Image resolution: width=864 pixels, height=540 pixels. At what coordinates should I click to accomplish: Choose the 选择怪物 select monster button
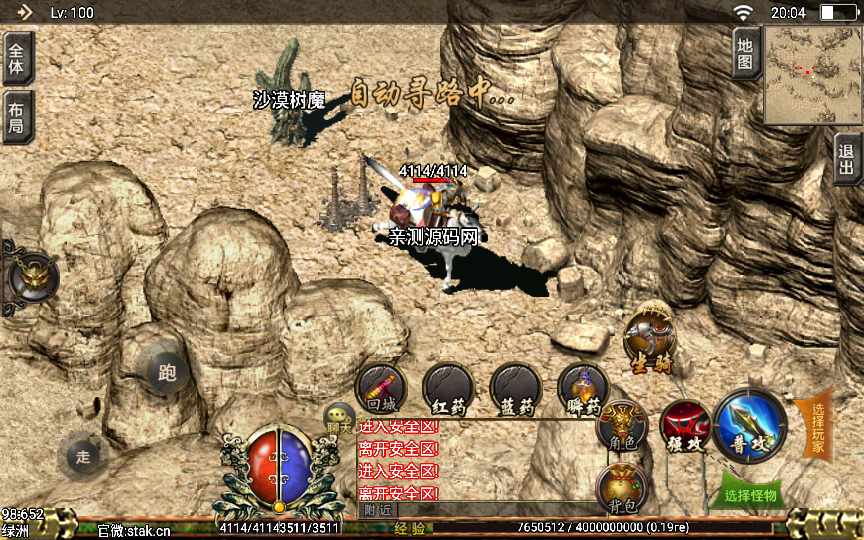(x=751, y=494)
